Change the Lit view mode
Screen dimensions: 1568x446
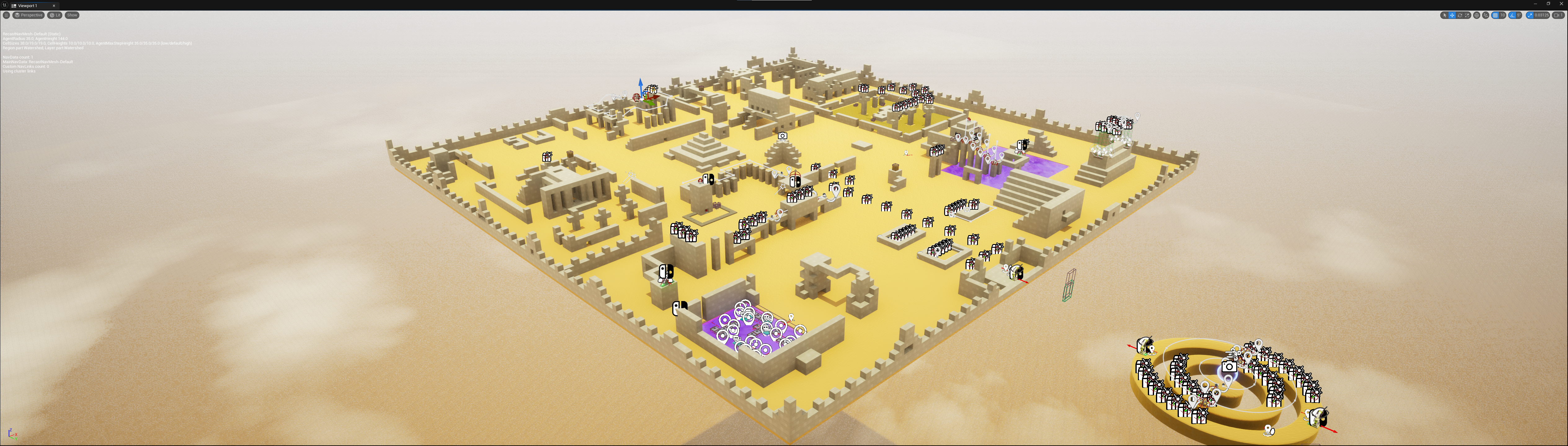pyautogui.click(x=55, y=15)
